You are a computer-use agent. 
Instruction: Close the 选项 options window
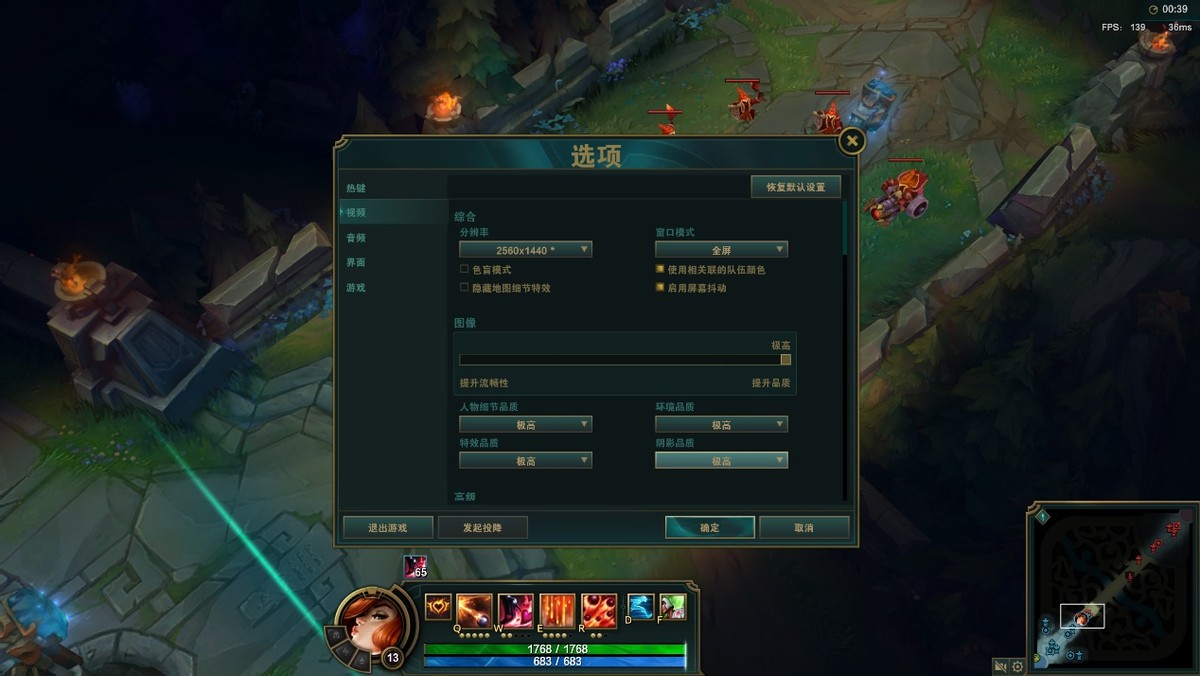[851, 141]
